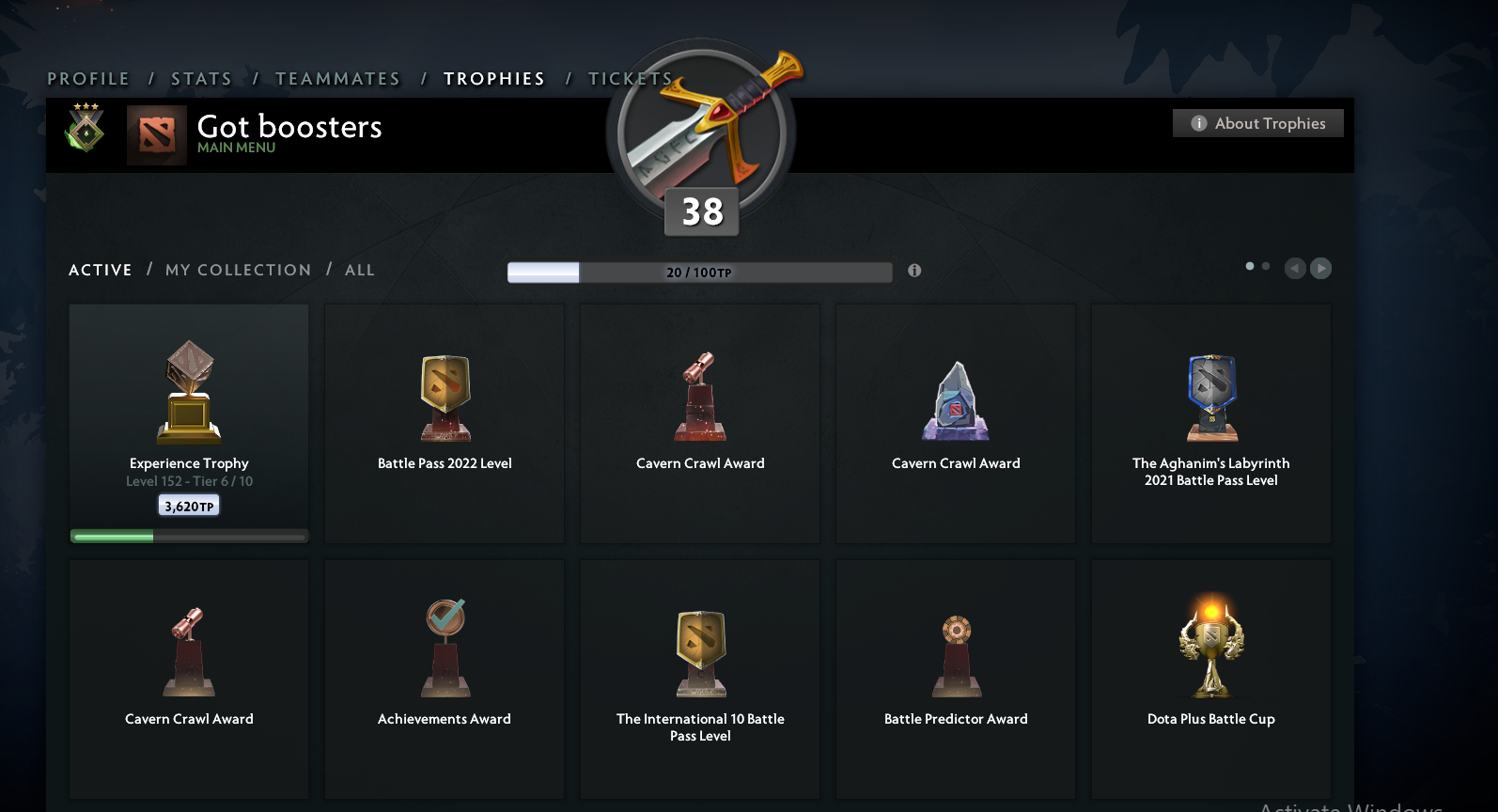
Task: Advance trophies with the right arrow
Action: 1320,268
